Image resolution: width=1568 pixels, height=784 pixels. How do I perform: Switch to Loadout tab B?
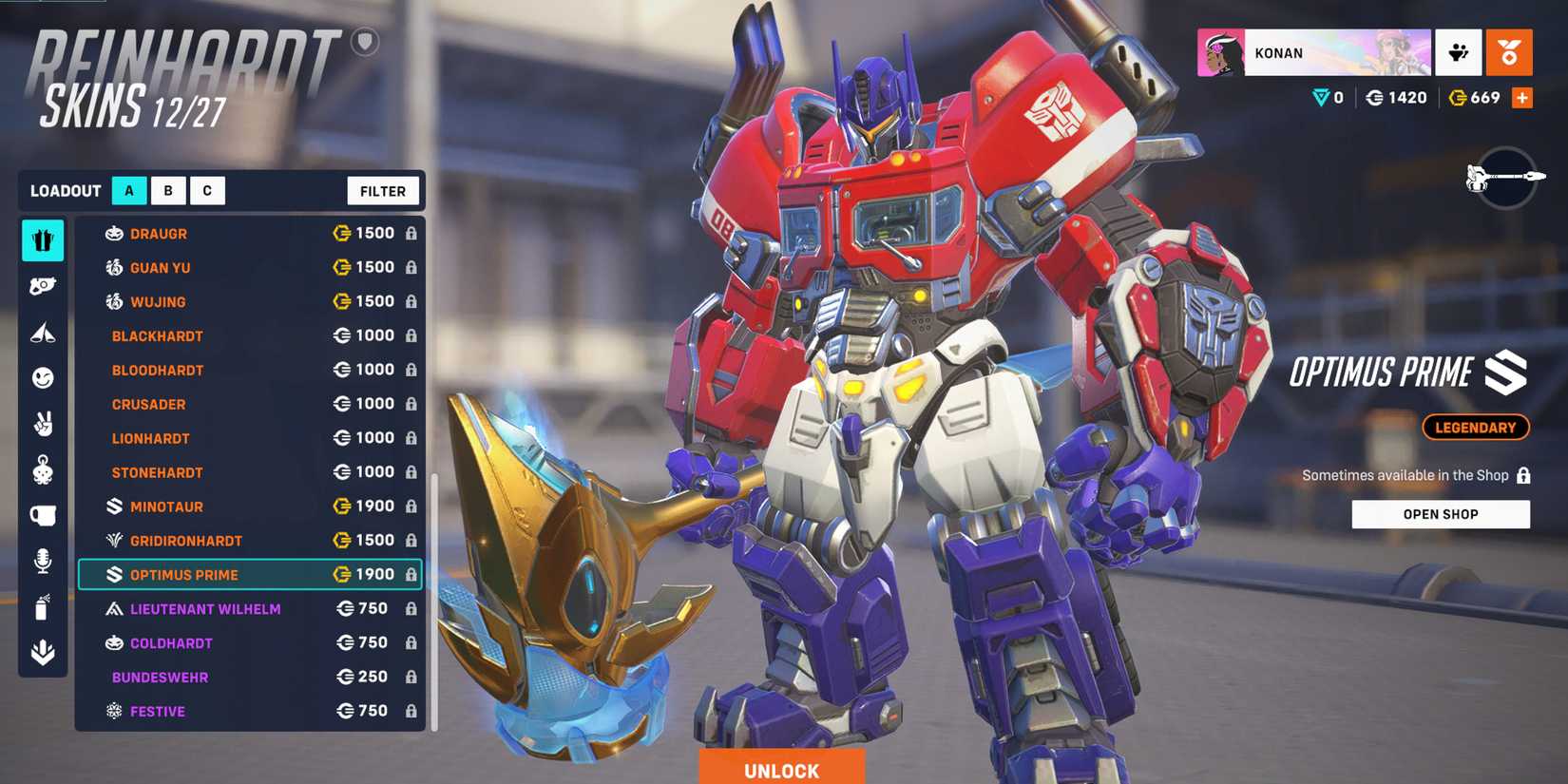tap(168, 190)
